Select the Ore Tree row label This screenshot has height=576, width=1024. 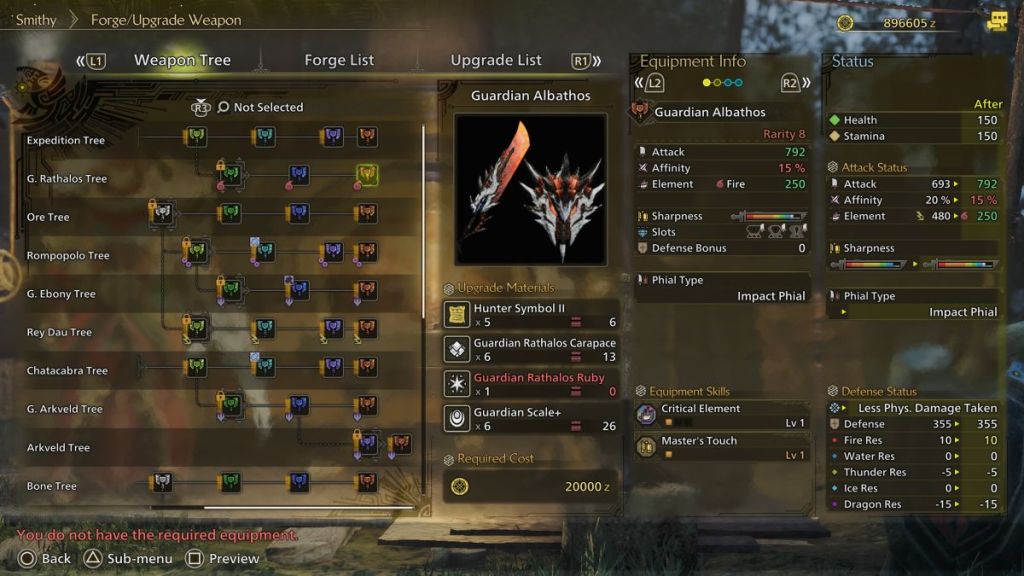48,217
